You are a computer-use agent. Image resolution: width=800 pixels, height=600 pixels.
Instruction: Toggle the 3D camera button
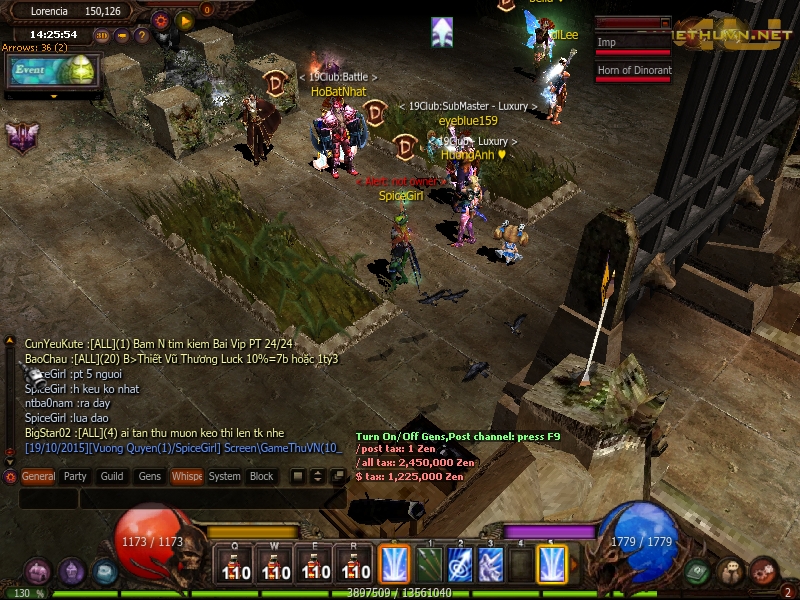tap(102, 36)
